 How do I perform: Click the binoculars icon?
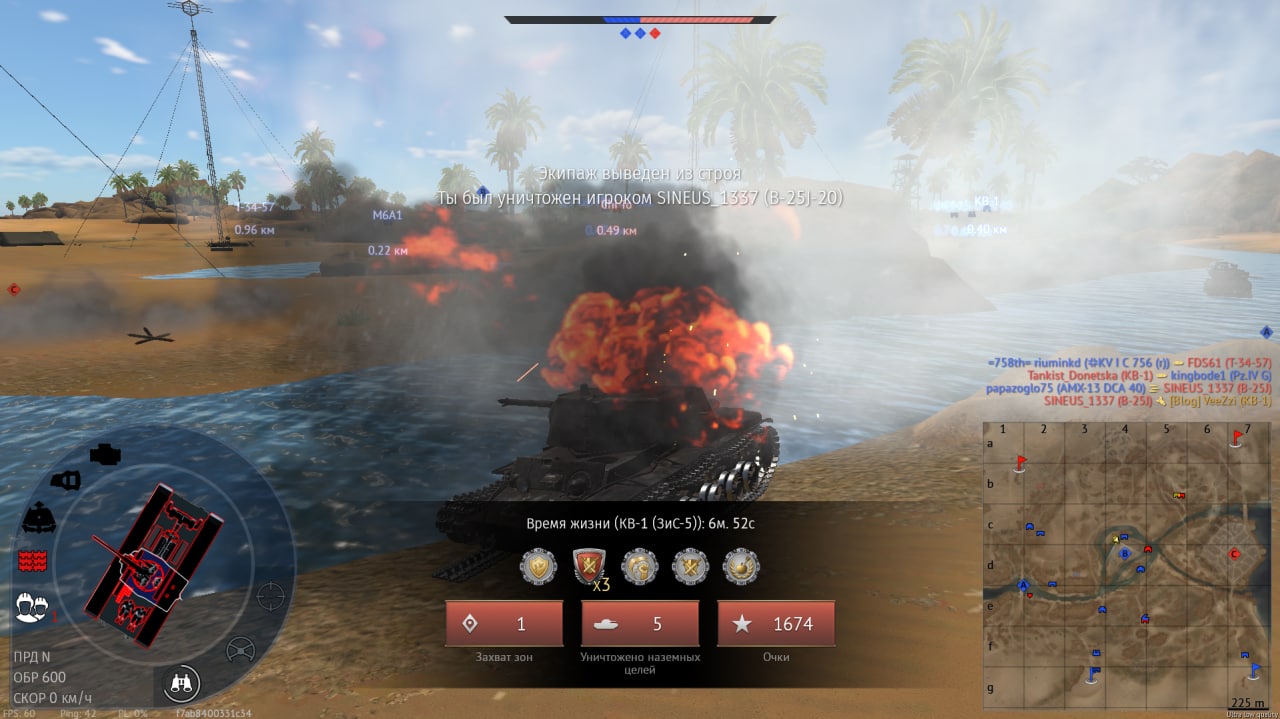point(184,683)
